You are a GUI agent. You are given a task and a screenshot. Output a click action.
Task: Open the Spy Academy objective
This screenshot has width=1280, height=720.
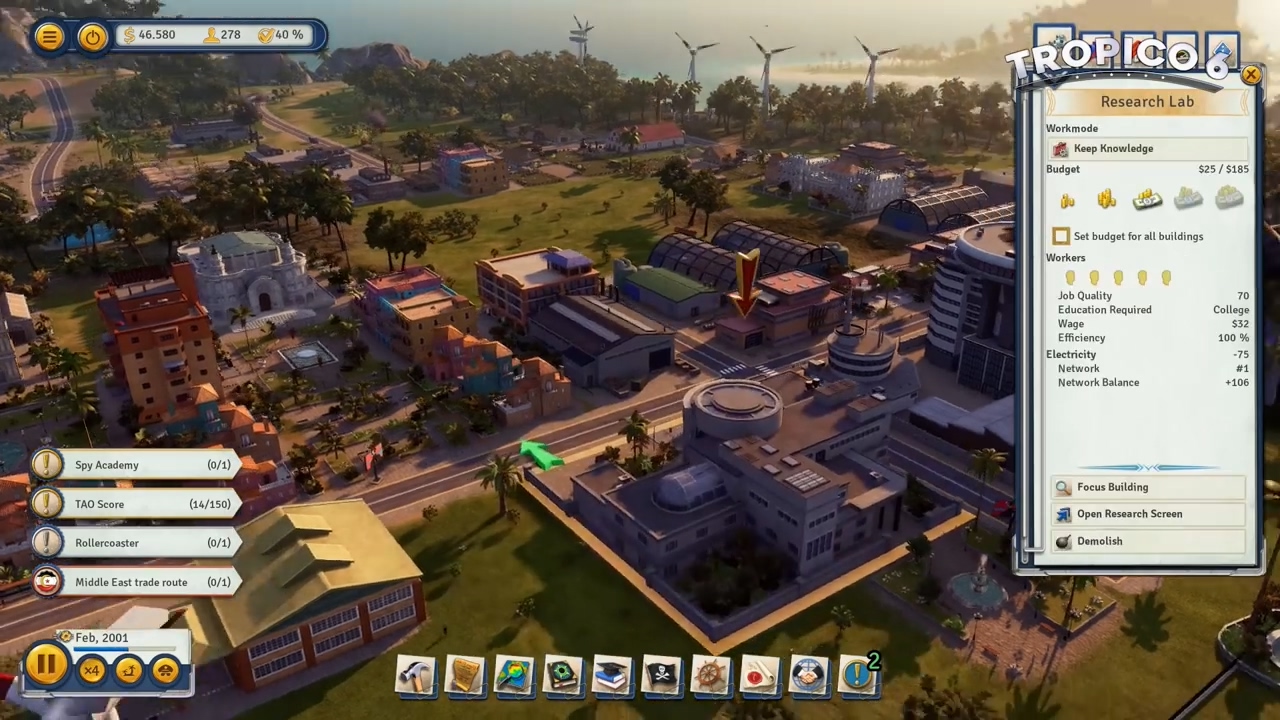point(135,465)
